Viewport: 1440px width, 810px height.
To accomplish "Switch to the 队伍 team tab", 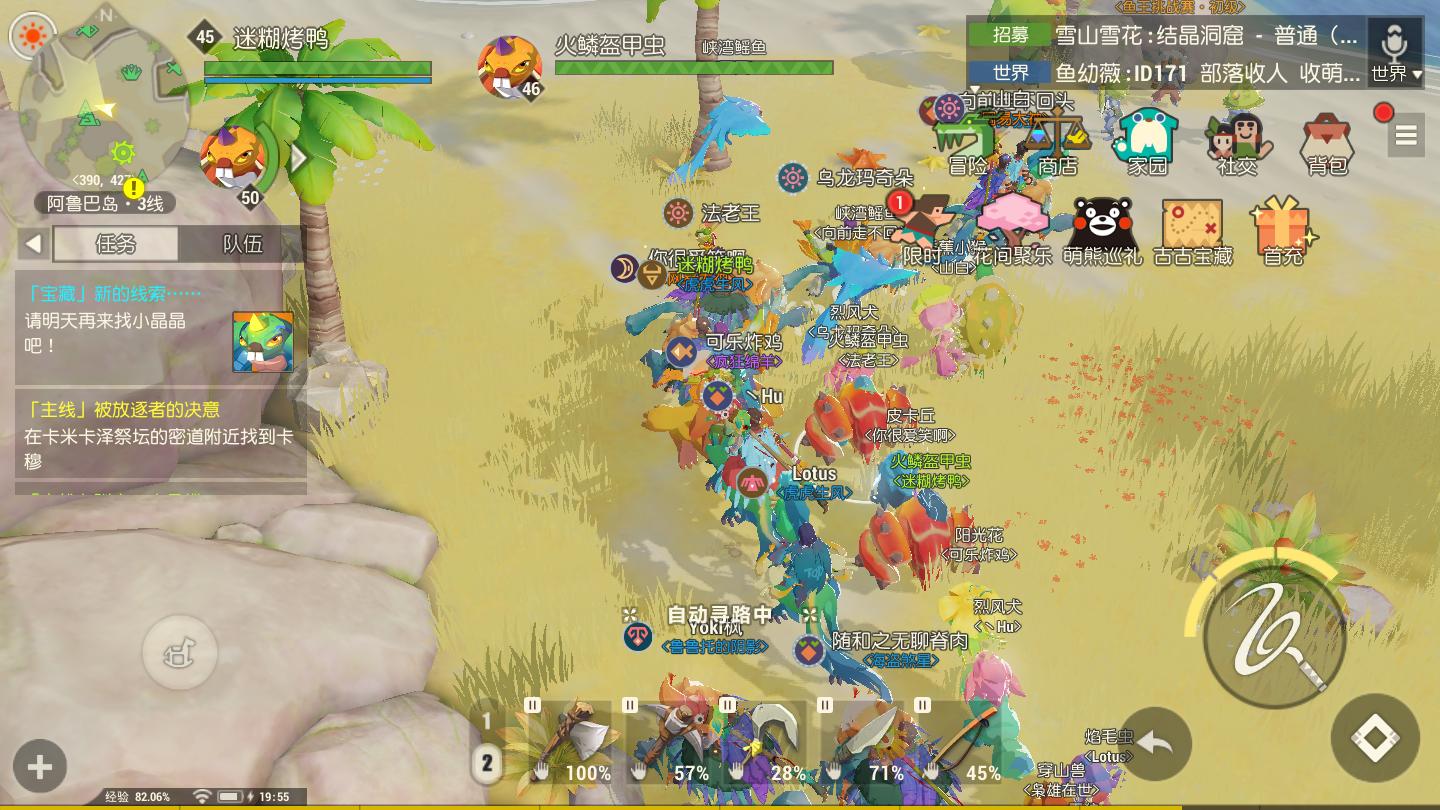I will [x=242, y=243].
